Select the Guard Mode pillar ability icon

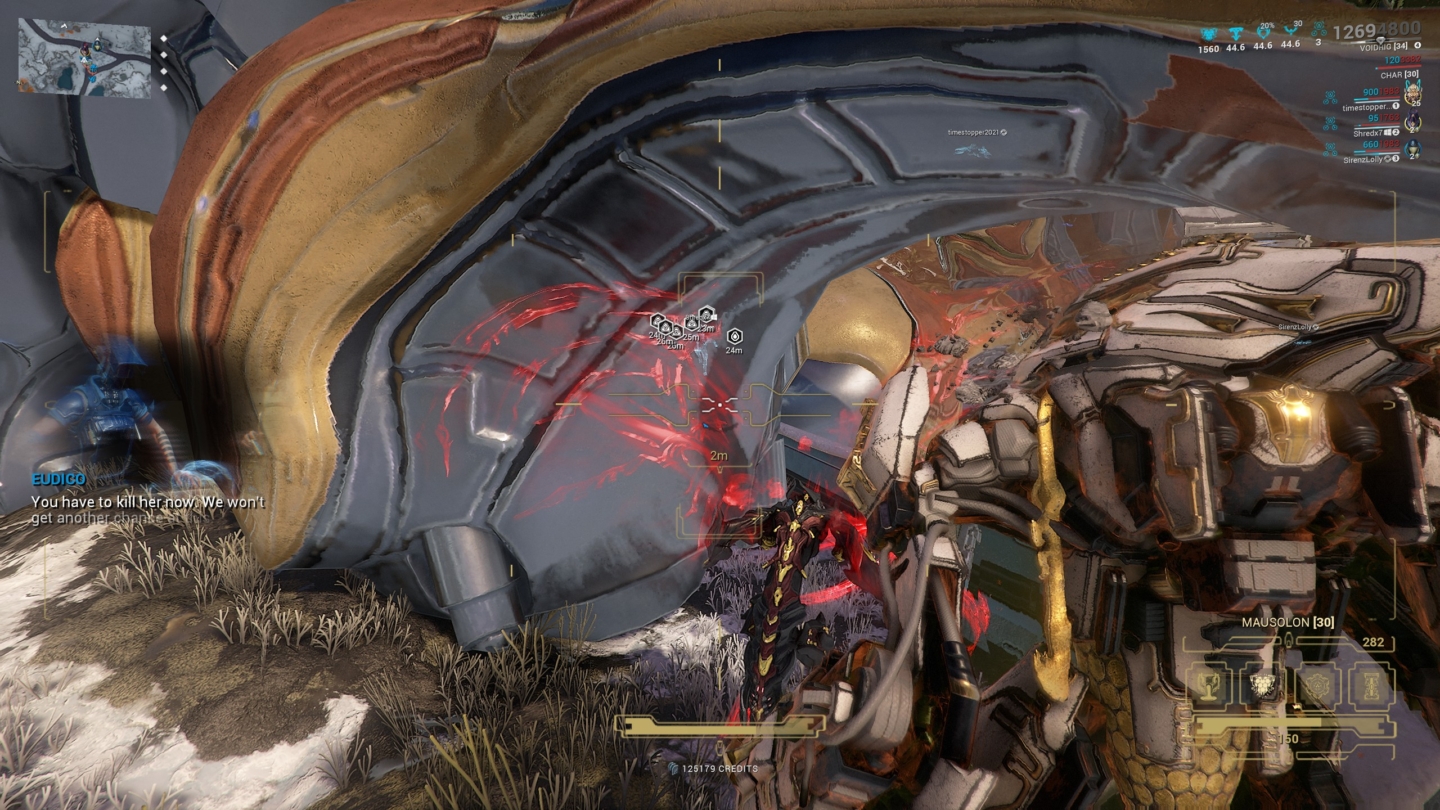tap(1370, 687)
